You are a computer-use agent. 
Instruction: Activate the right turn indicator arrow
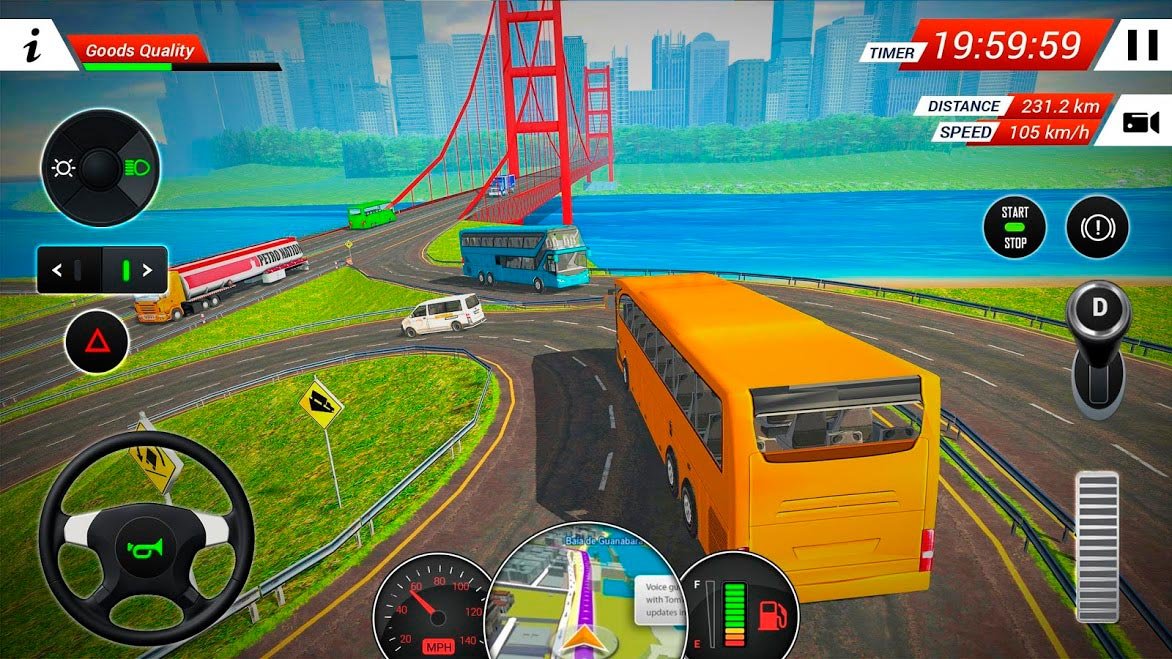pyautogui.click(x=147, y=270)
